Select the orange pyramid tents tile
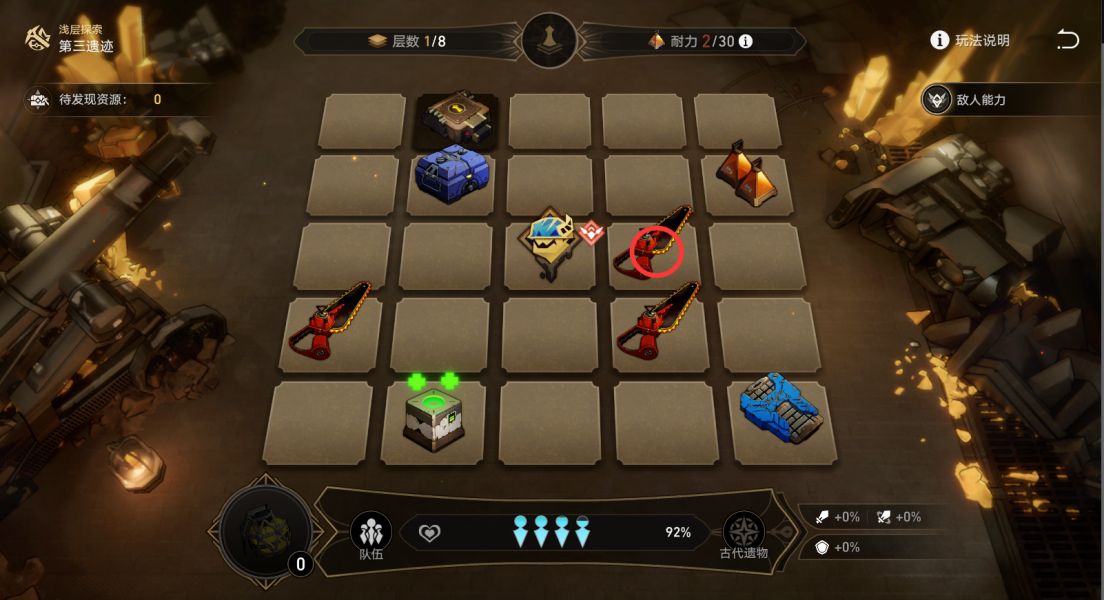 pos(743,173)
